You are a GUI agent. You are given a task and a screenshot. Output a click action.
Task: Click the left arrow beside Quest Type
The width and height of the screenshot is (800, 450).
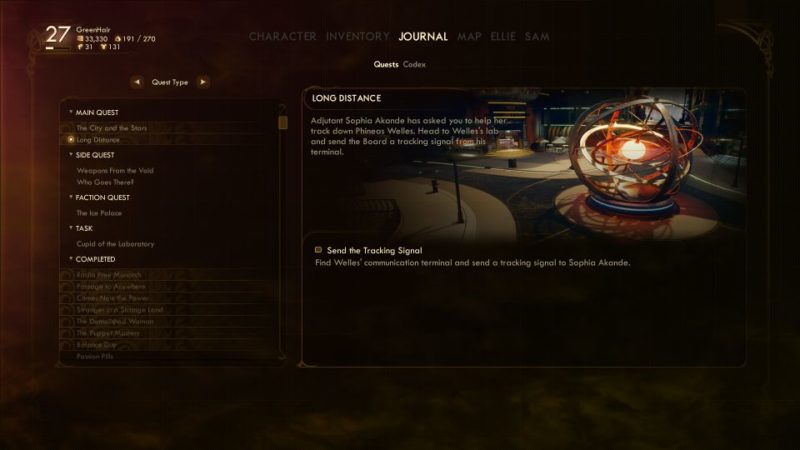[137, 82]
